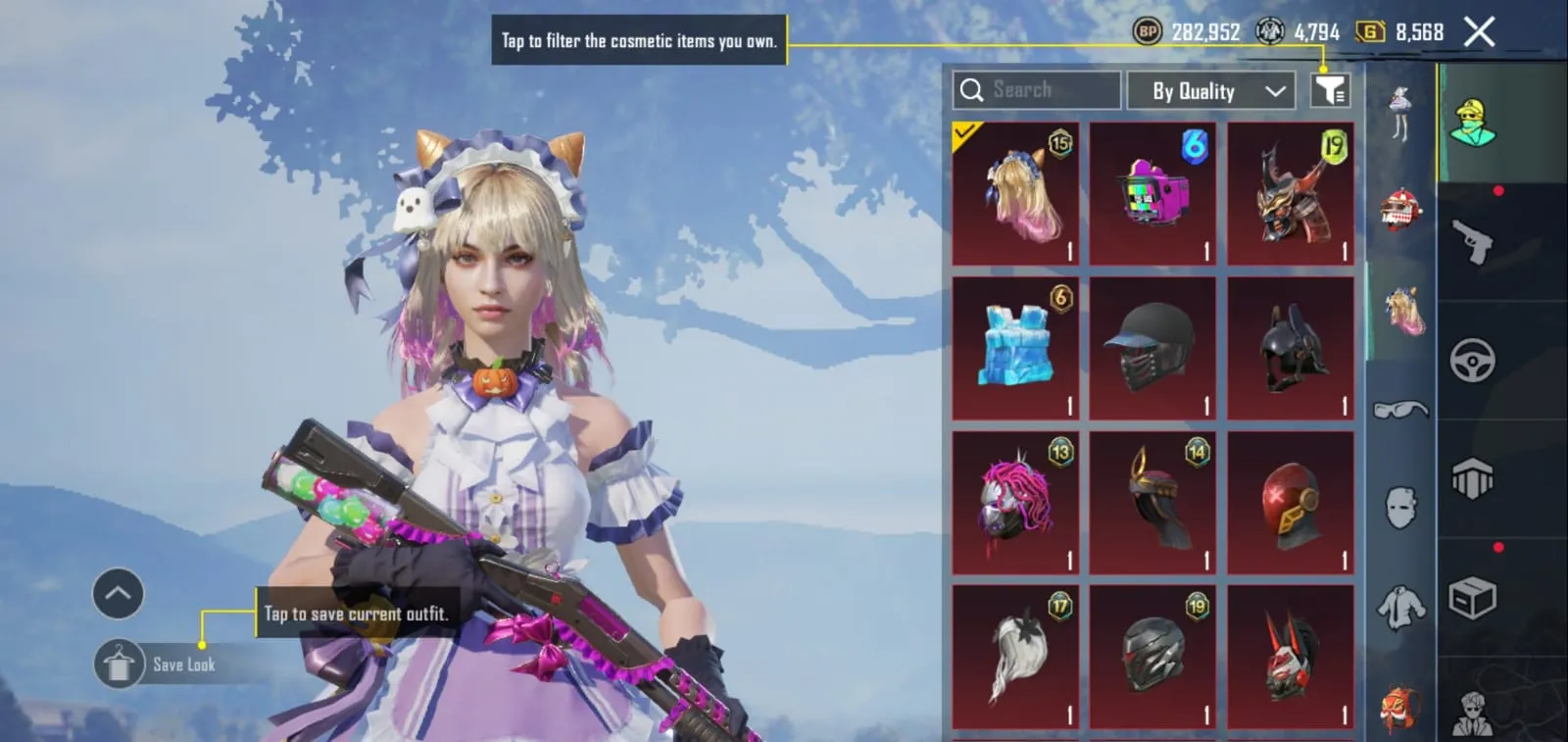The width and height of the screenshot is (1568, 742).
Task: Open the cosmetic filter funnel icon
Action: (1331, 90)
